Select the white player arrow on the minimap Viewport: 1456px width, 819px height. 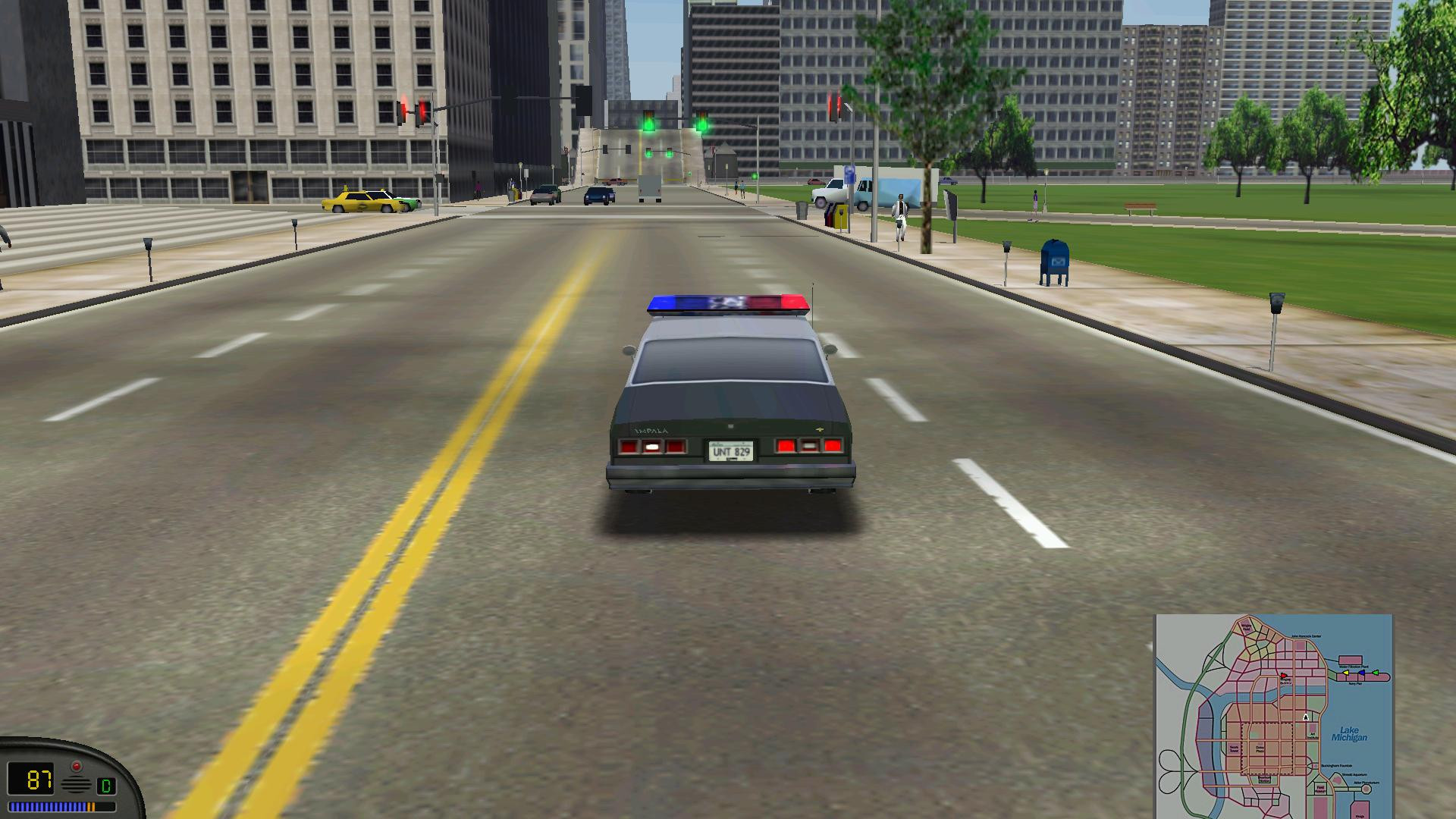click(x=1306, y=718)
